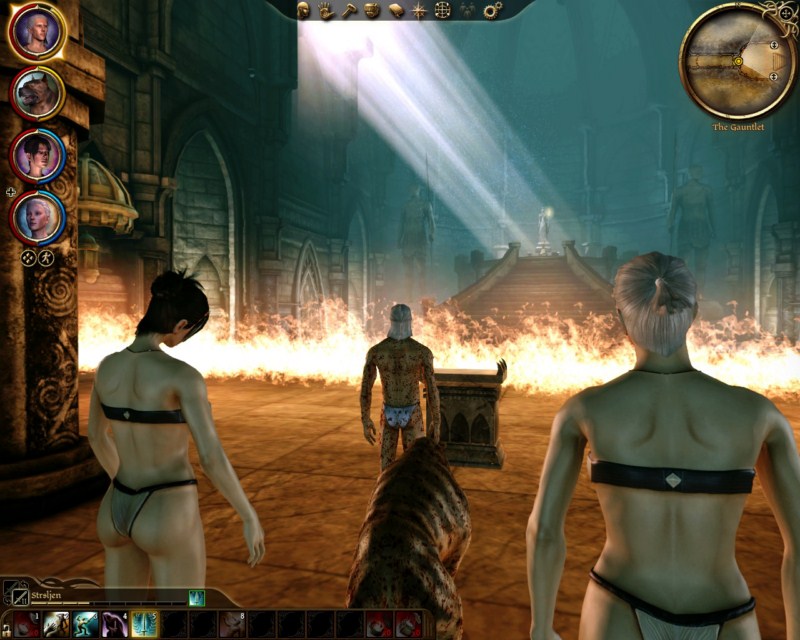Open the talents hammer icon
This screenshot has width=800, height=640.
click(349, 10)
